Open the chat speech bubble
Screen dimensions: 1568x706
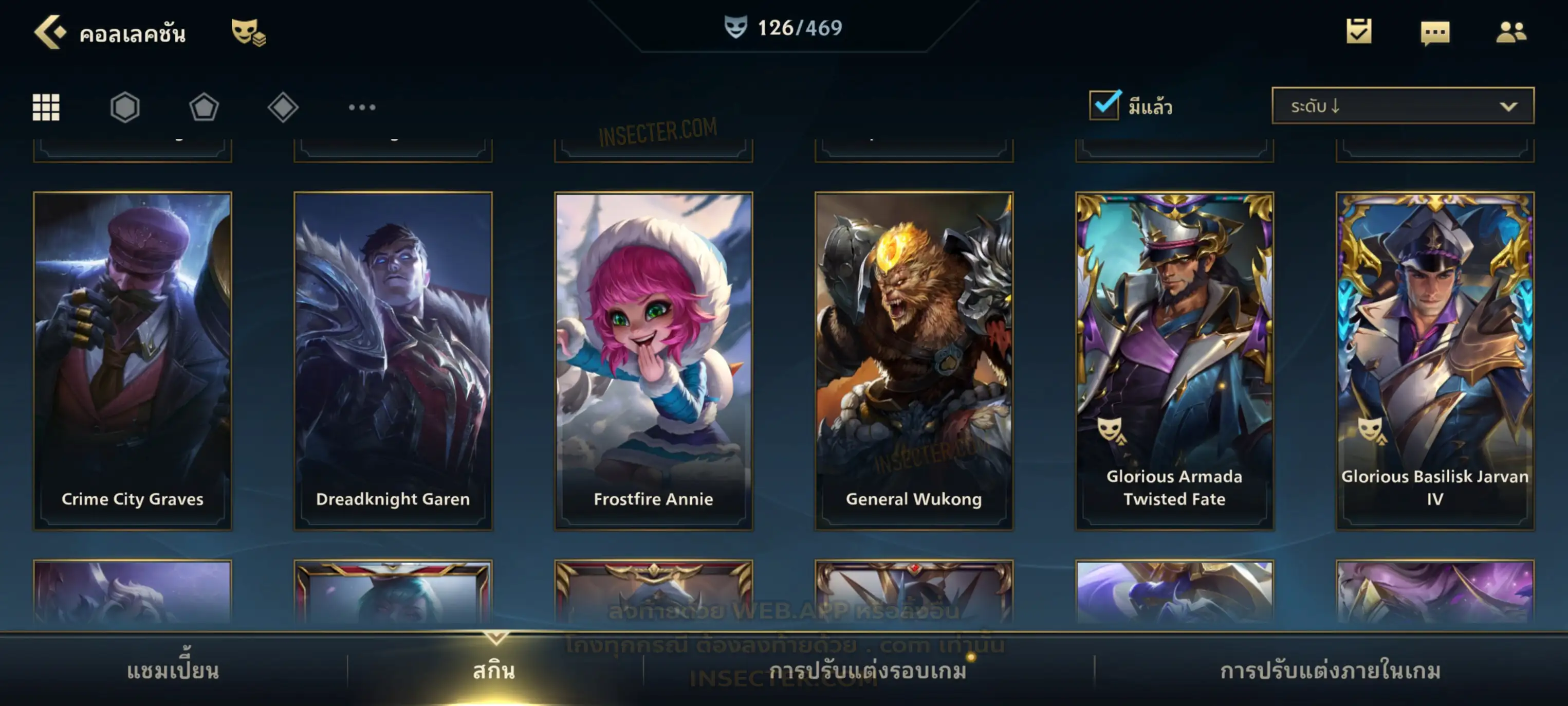[1434, 32]
